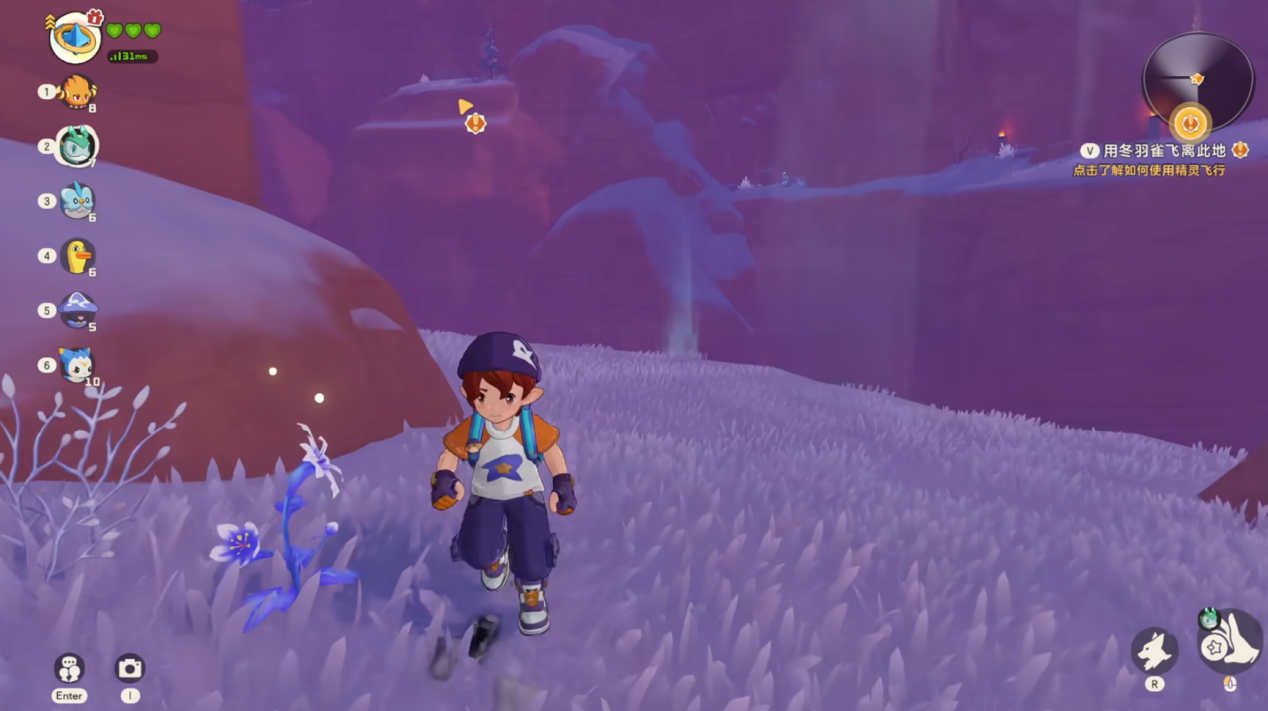The image size is (1268, 711).
Task: Pick the purple mushroom-hat pet
Action: (77, 310)
